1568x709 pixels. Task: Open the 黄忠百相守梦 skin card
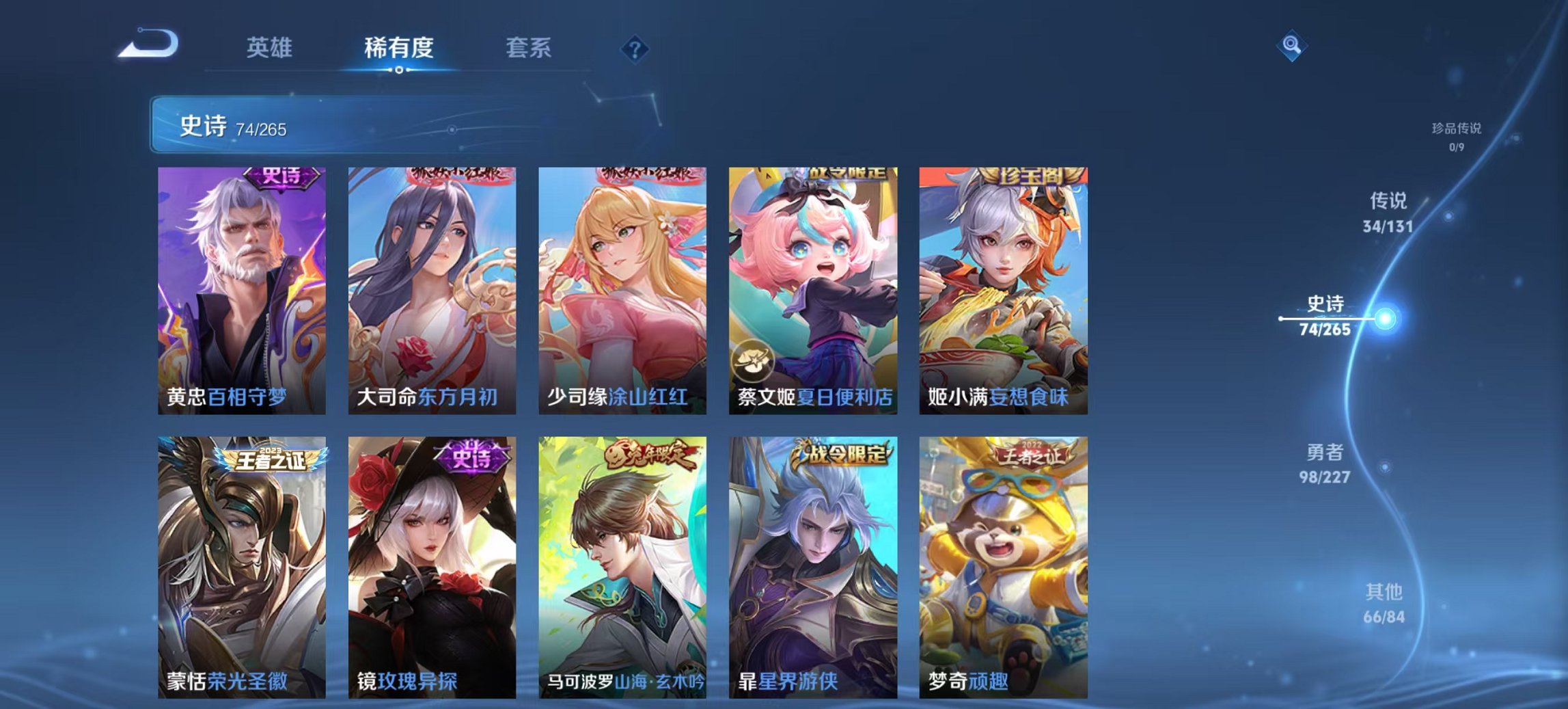243,287
